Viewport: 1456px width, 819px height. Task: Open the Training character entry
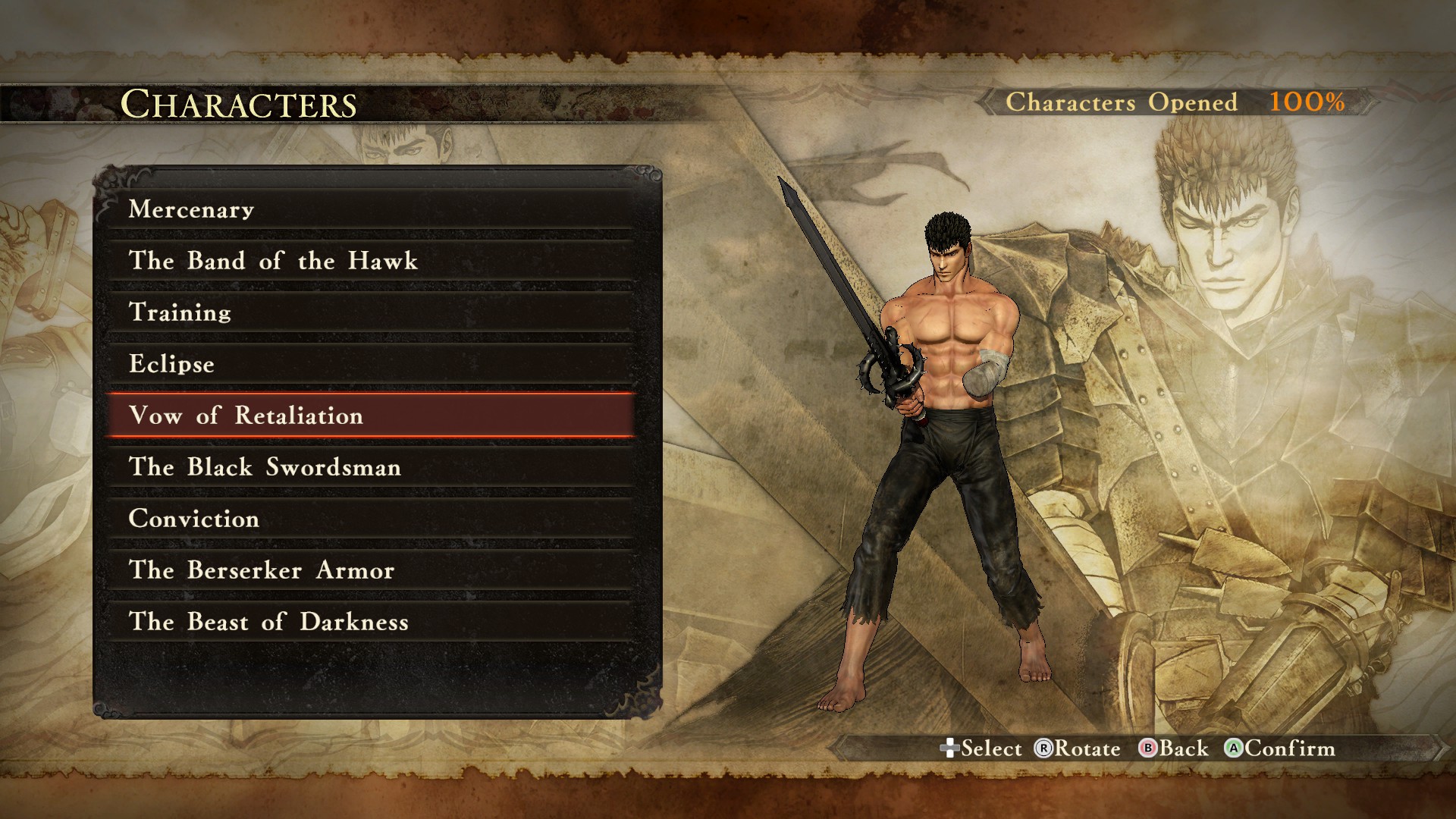[x=370, y=312]
